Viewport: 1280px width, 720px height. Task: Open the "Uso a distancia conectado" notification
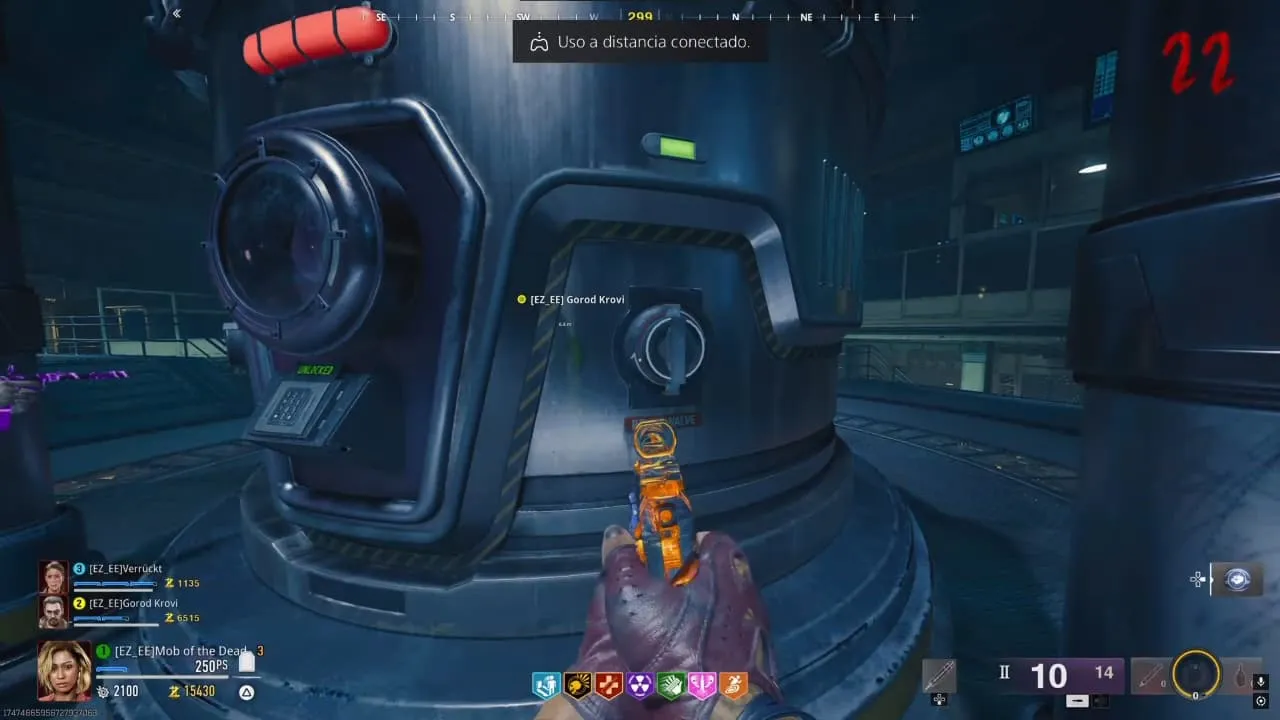click(x=640, y=42)
